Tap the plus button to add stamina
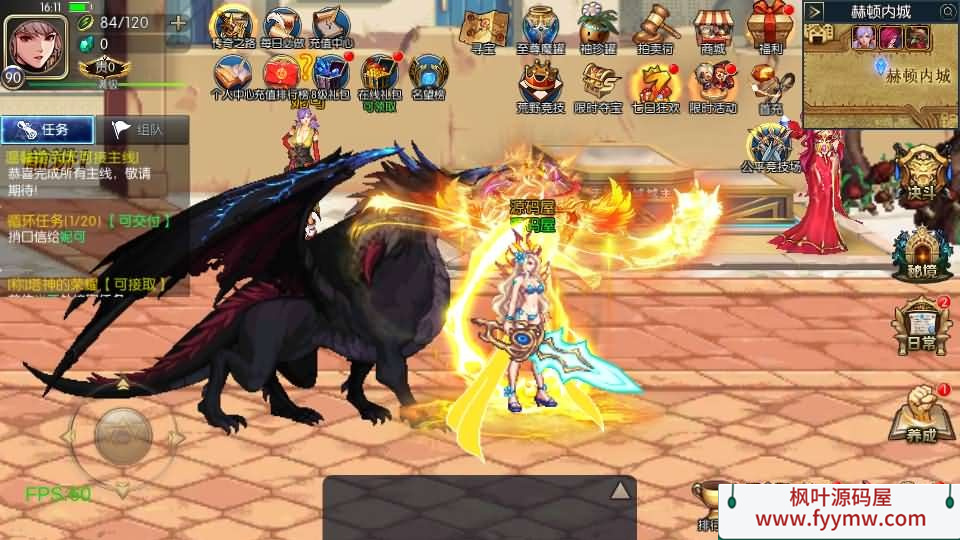The width and height of the screenshot is (960, 540). point(178,24)
